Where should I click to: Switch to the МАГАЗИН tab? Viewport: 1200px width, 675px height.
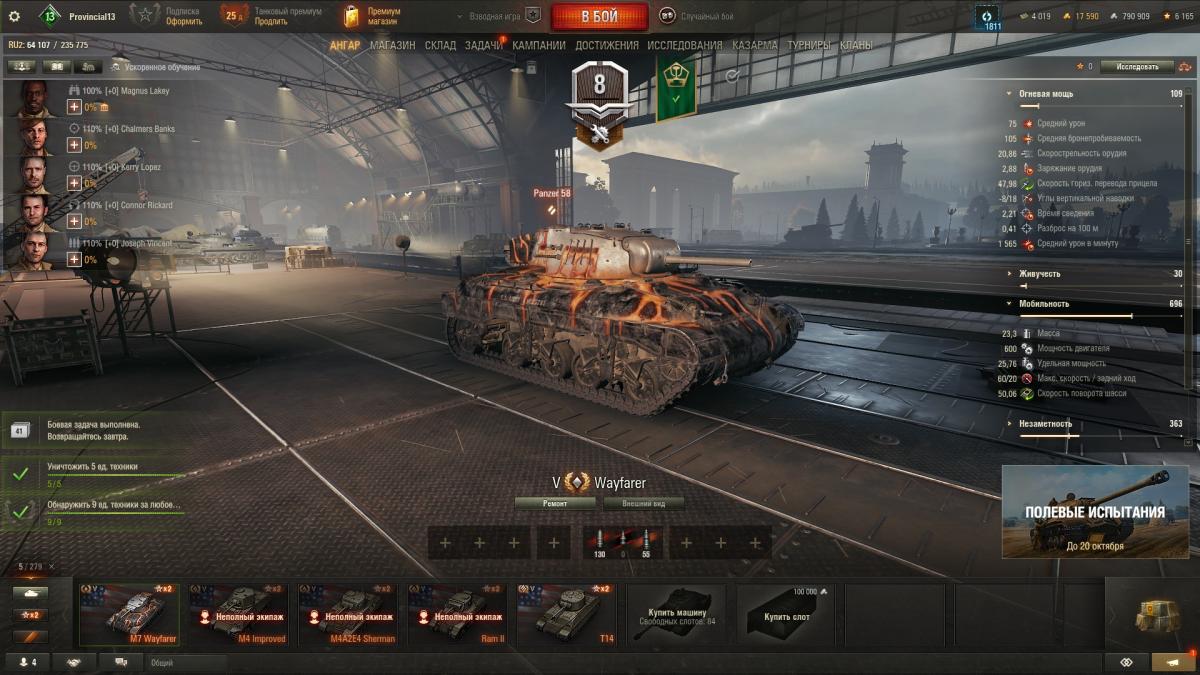click(392, 45)
